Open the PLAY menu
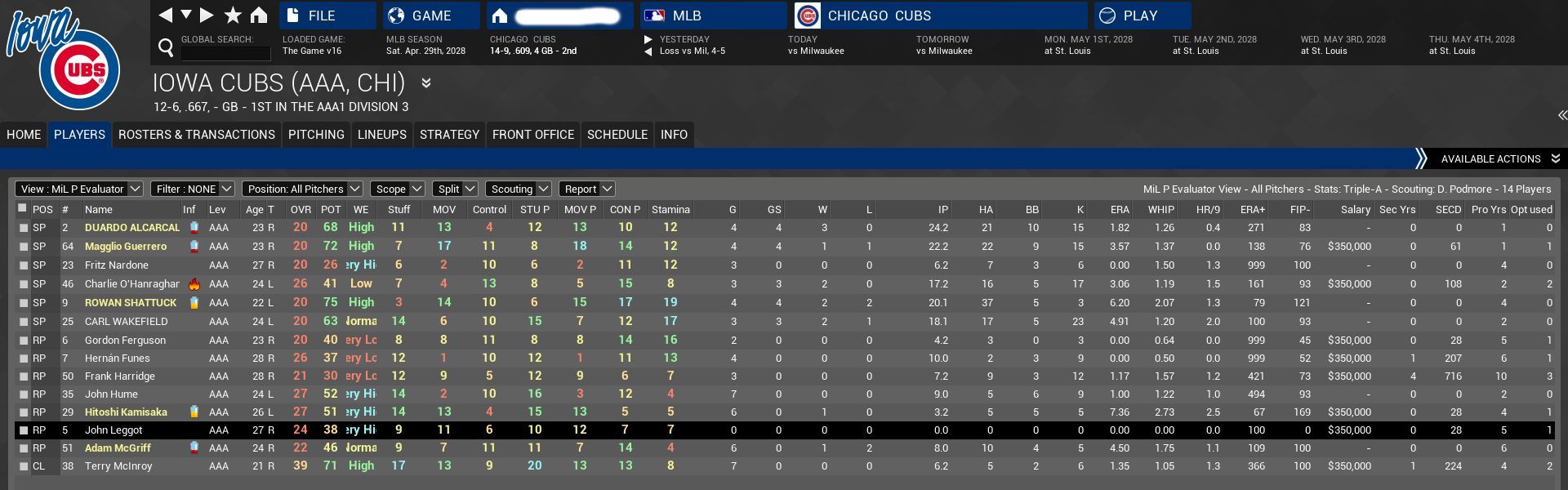Image resolution: width=1568 pixels, height=490 pixels. [x=1140, y=16]
